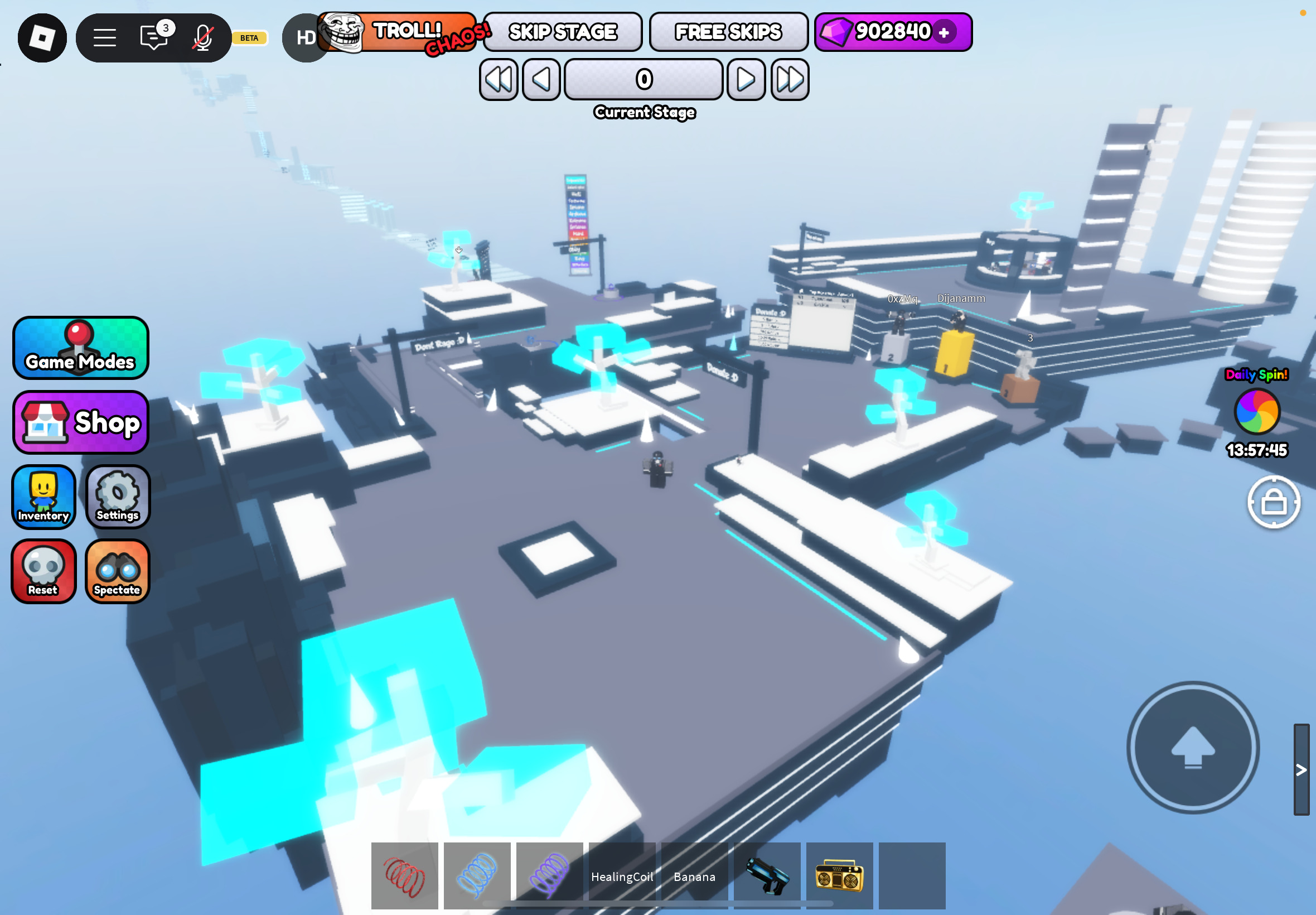Equip the golden boombox
Image resolution: width=1316 pixels, height=915 pixels.
pyautogui.click(x=840, y=875)
